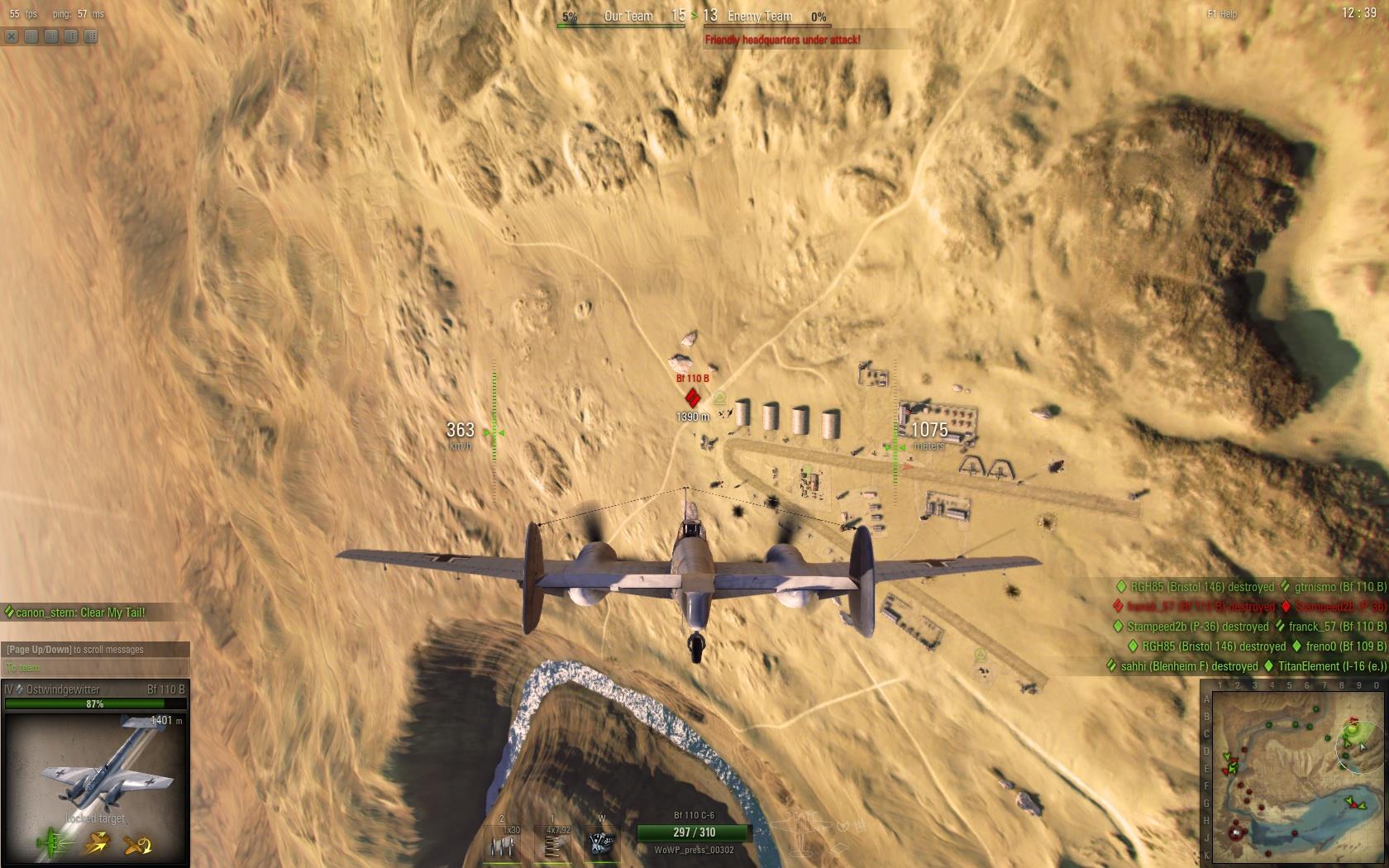Open the F1 Help prompt
This screenshot has width=1389, height=868.
1222,14
